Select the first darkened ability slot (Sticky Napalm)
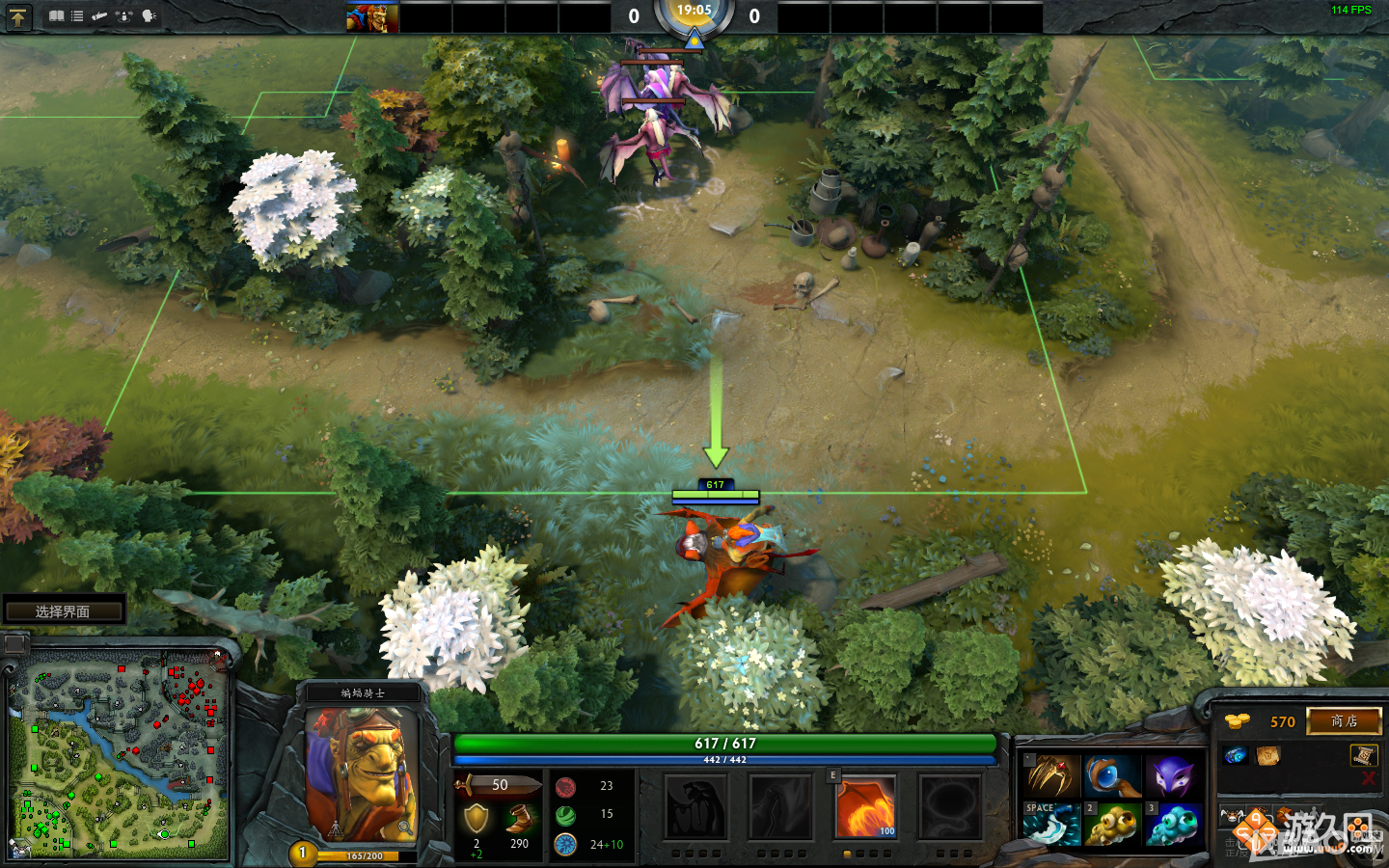Viewport: 1389px width, 868px height. pyautogui.click(x=697, y=810)
